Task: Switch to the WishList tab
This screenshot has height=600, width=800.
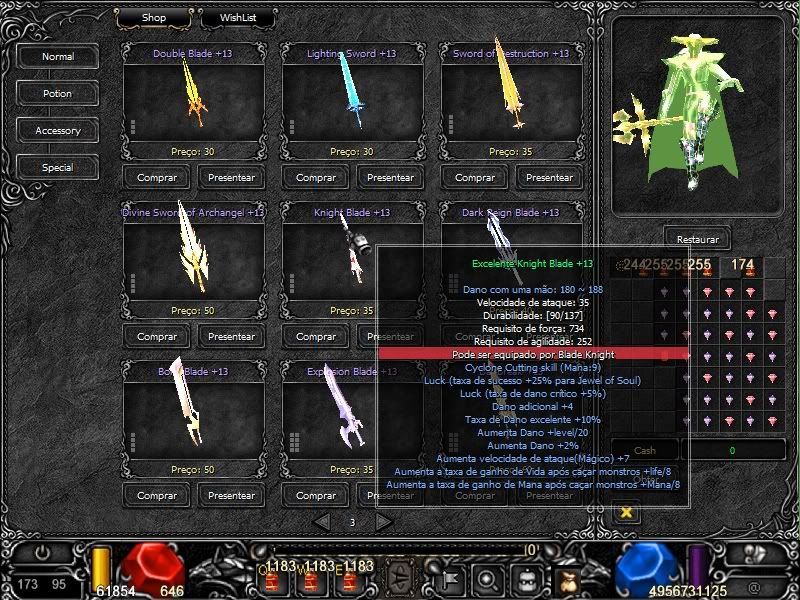Action: pos(237,18)
